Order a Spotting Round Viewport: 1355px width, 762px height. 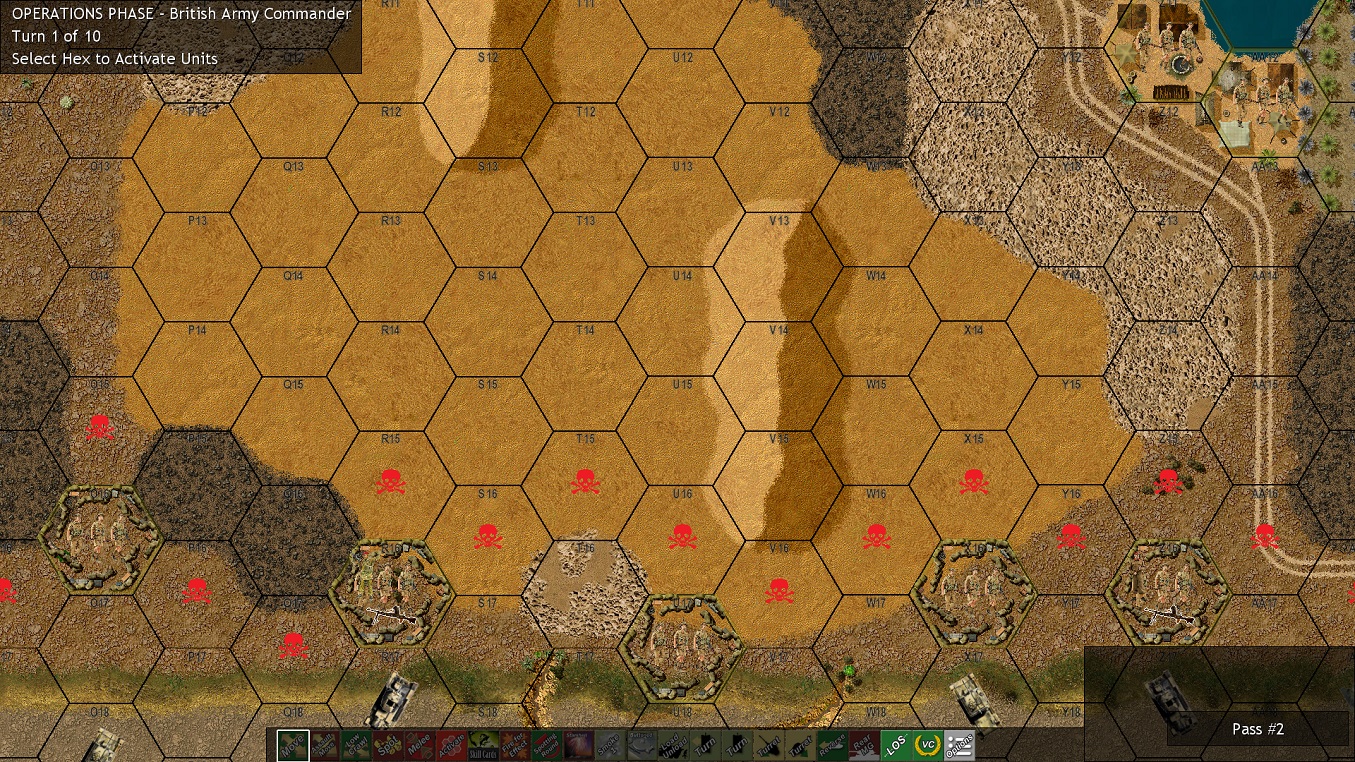[546, 744]
